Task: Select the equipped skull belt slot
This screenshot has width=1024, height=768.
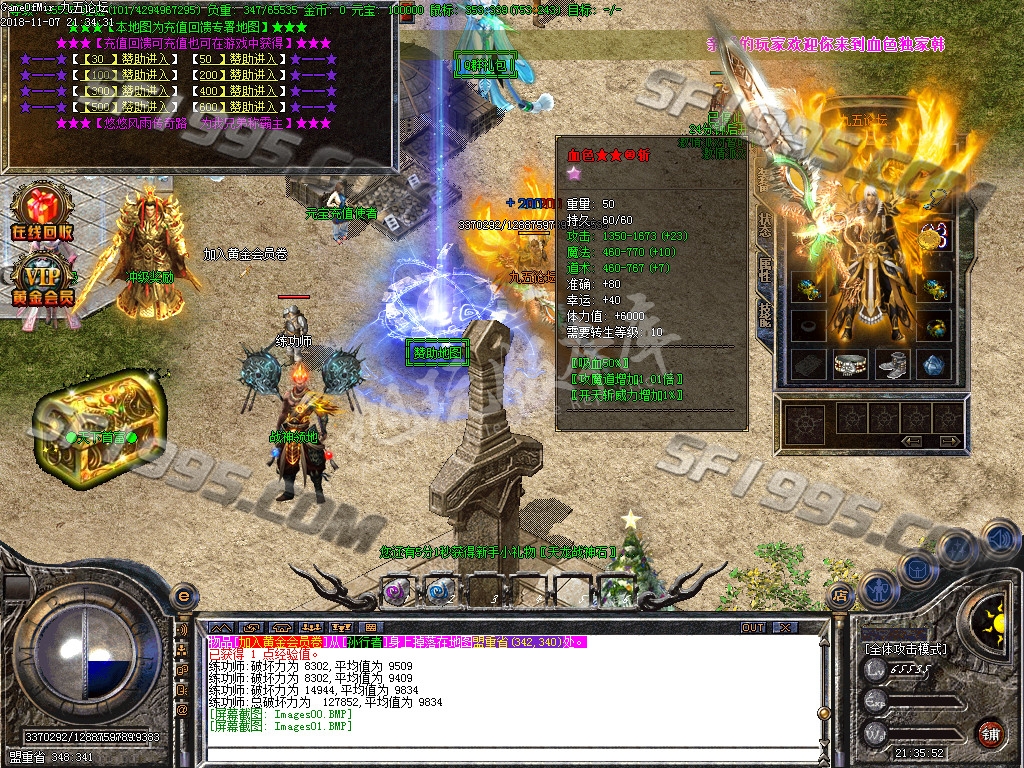Action: pyautogui.click(x=850, y=364)
